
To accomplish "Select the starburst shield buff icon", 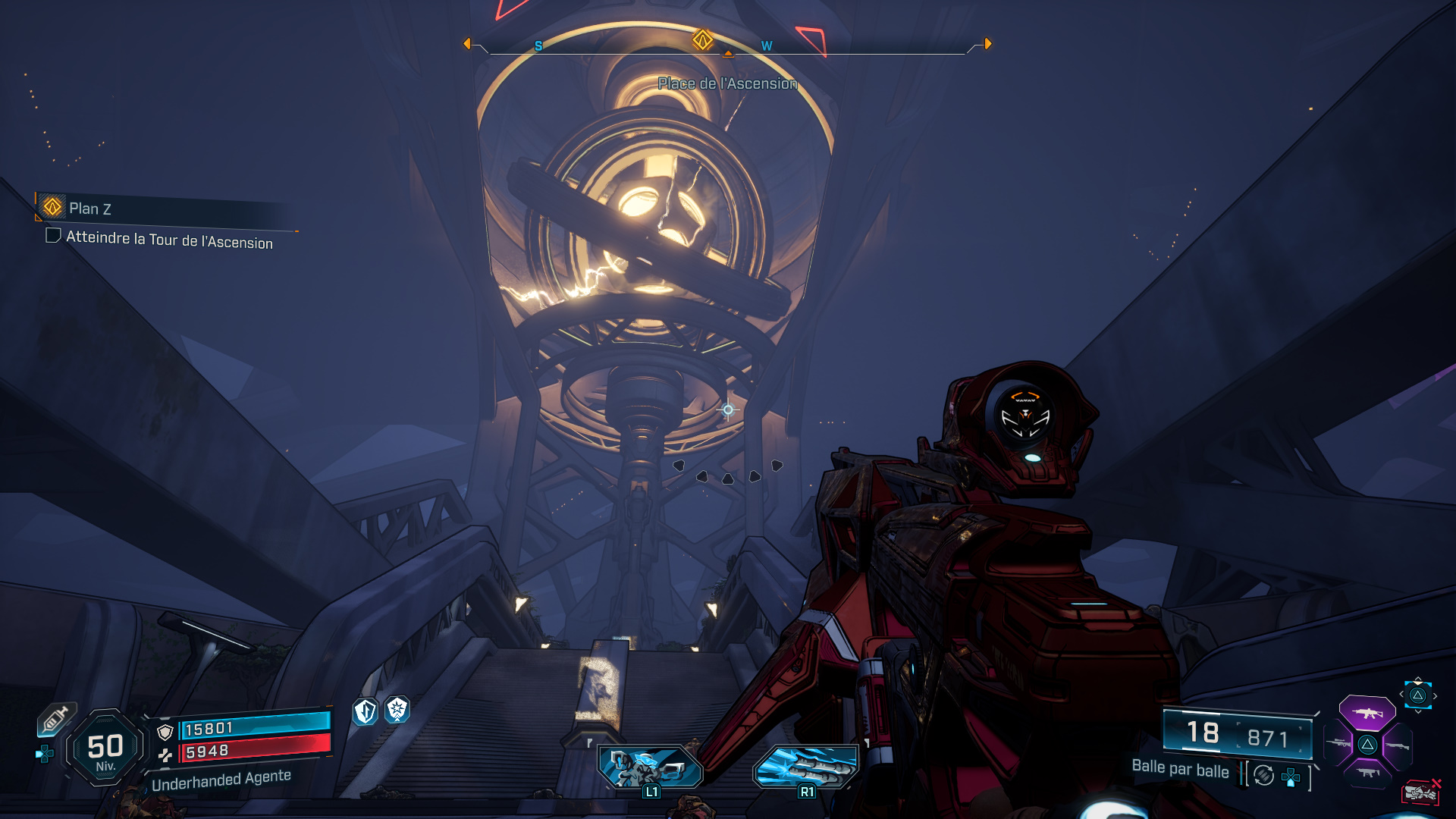I will click(397, 710).
